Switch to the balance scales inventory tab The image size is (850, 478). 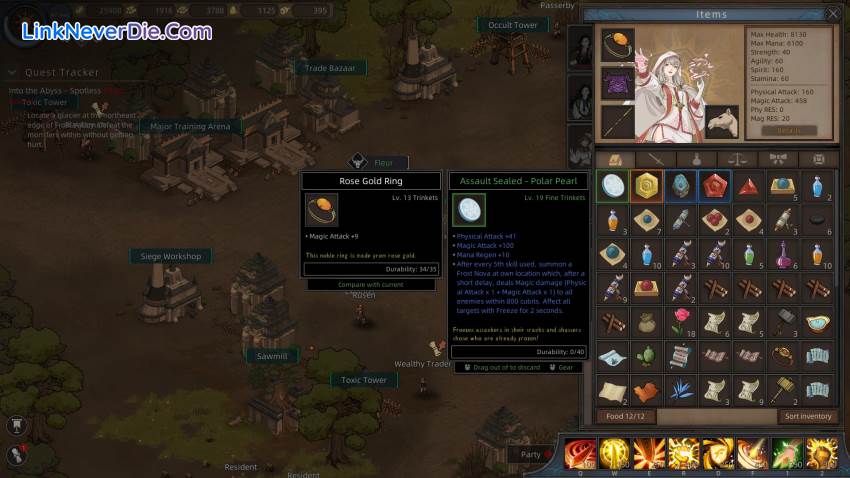tap(737, 159)
